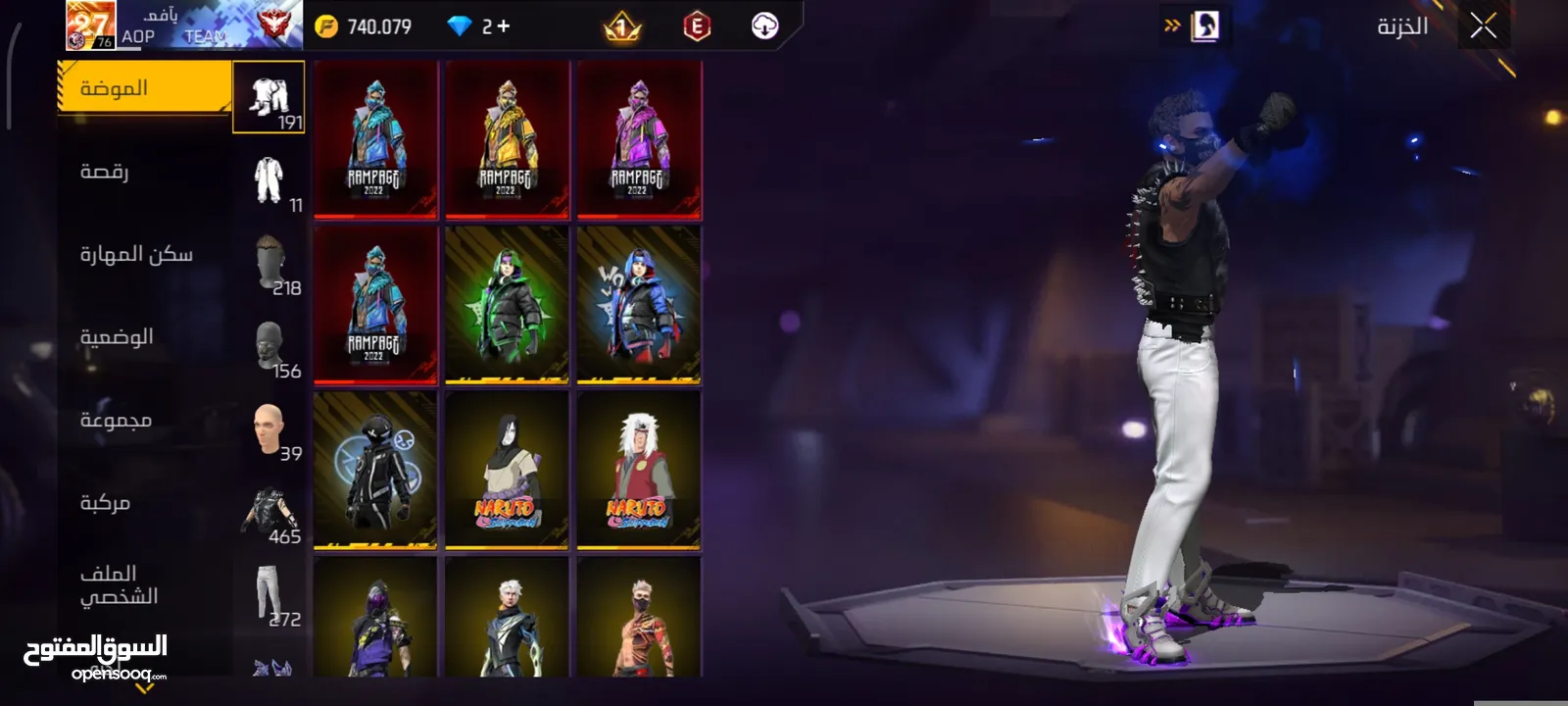Open the player profile avatar
The image size is (1568, 706).
point(90,25)
